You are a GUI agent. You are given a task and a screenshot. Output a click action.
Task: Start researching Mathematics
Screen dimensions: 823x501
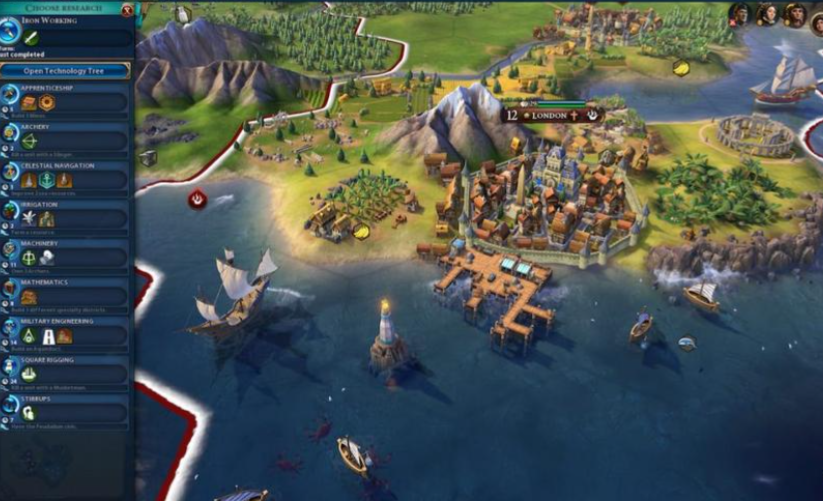click(66, 294)
